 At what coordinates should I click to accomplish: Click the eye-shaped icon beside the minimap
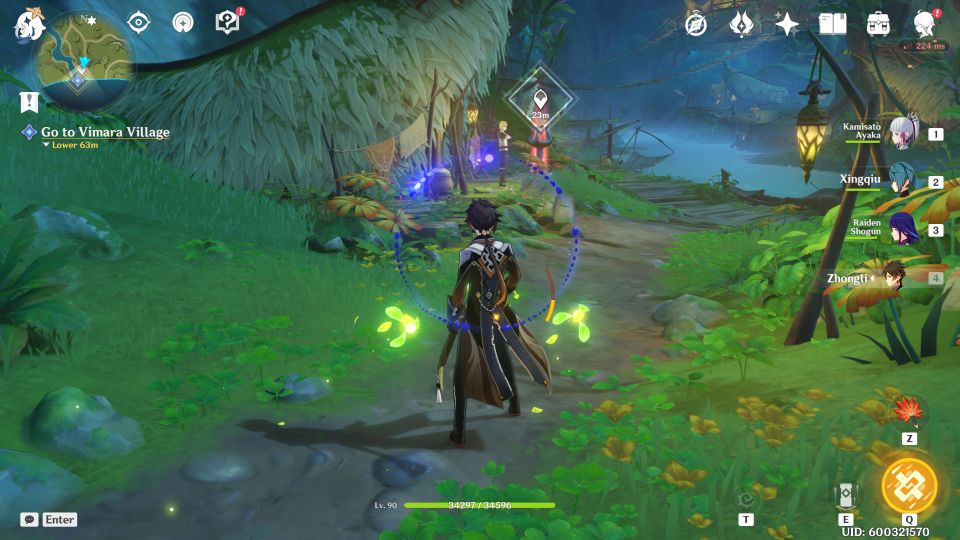pos(138,22)
